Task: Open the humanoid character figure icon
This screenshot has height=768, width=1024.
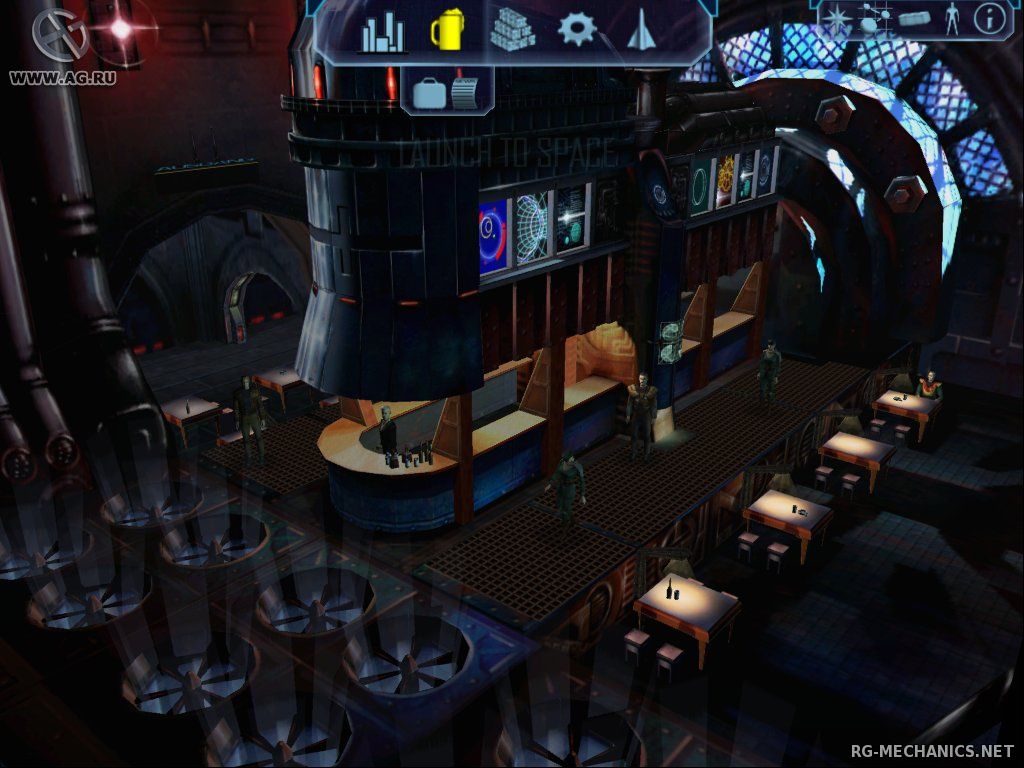Action: (x=951, y=18)
